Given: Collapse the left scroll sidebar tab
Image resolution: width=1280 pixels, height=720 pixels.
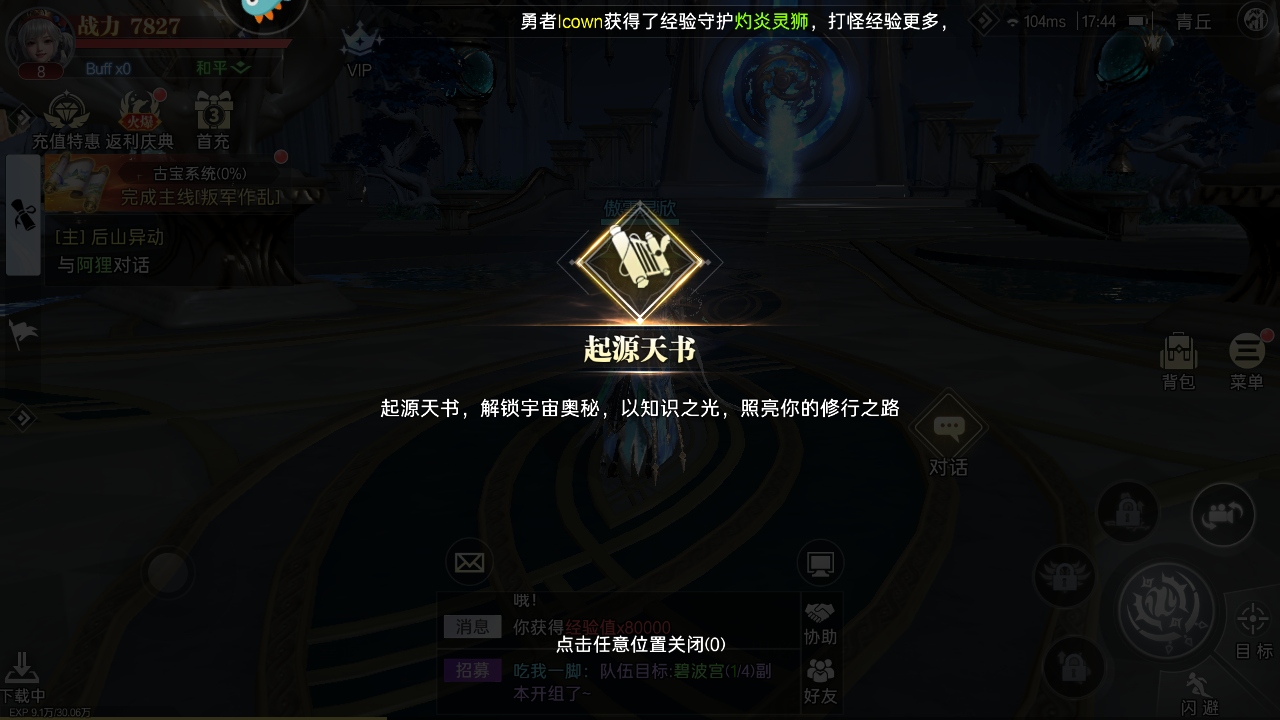Looking at the screenshot, I should pos(23,215).
